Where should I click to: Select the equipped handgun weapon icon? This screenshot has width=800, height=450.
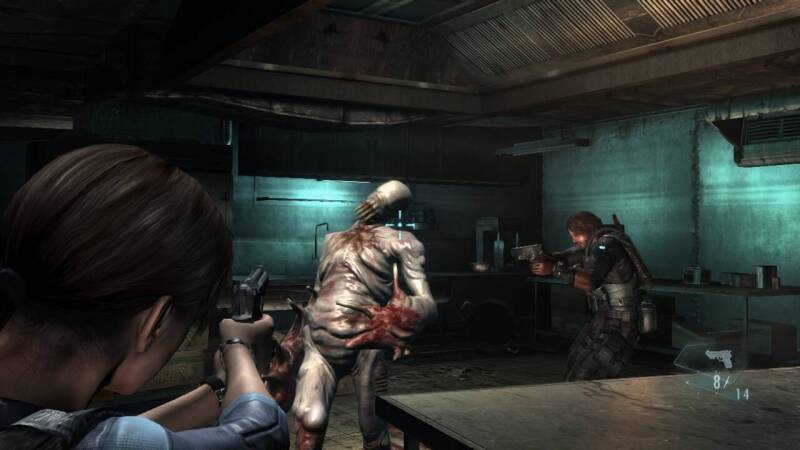[x=718, y=359]
